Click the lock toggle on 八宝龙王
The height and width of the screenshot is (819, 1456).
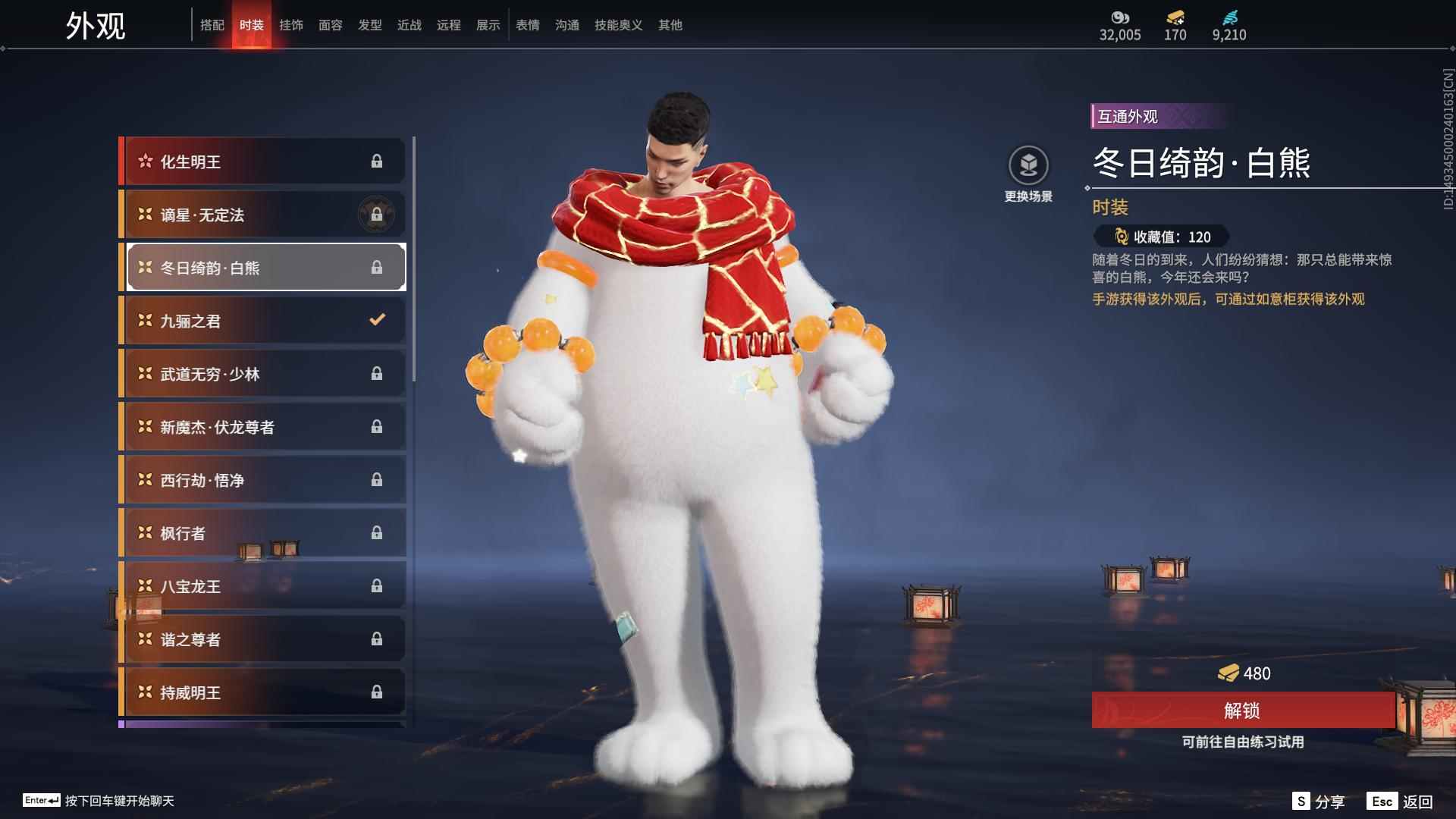(377, 585)
